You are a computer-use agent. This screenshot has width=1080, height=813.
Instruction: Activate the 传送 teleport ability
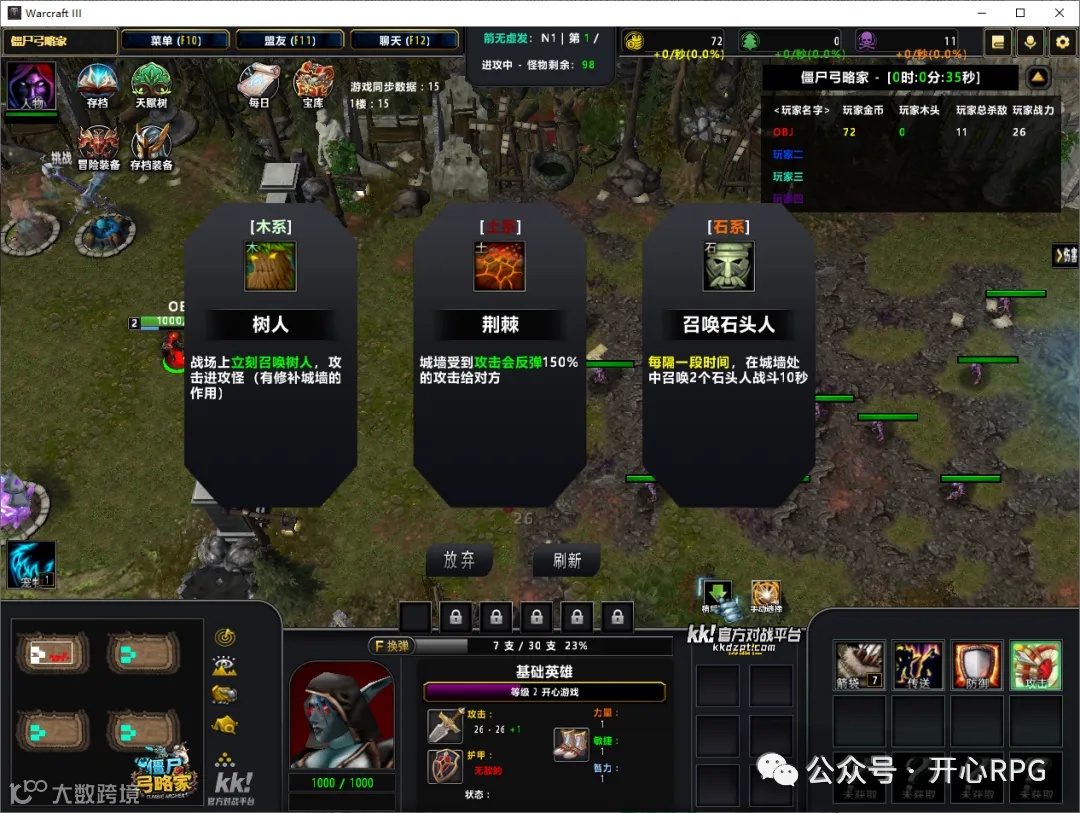click(917, 666)
